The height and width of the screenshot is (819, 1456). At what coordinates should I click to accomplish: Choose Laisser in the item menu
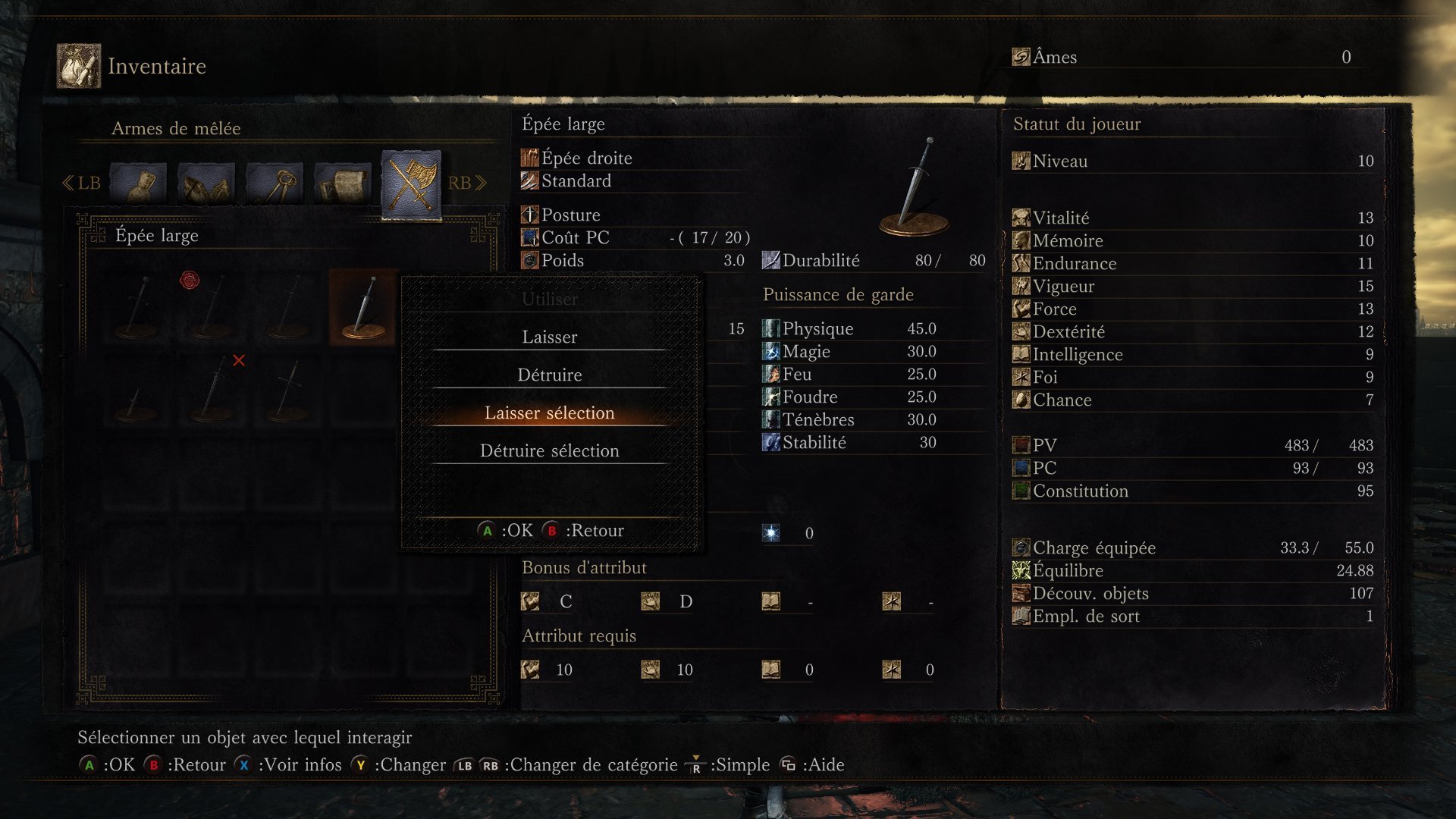(549, 337)
